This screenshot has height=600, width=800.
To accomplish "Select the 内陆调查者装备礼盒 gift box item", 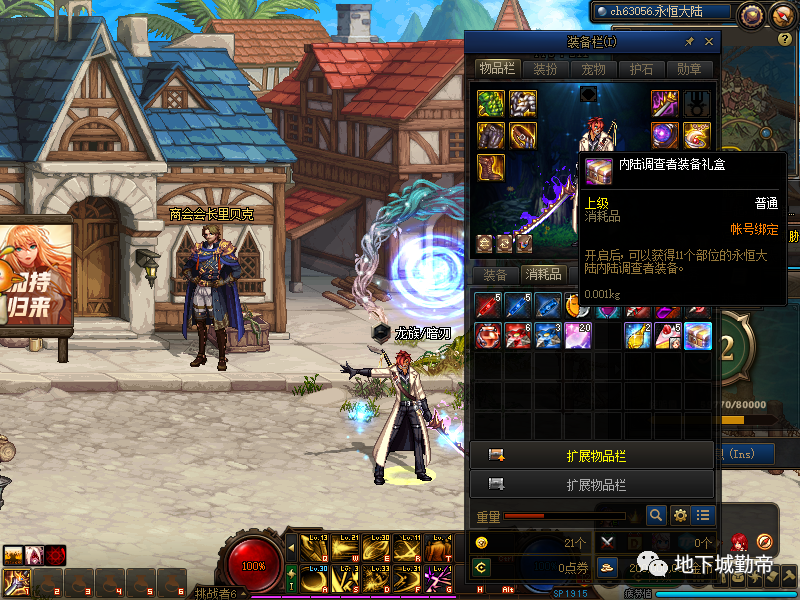I will pyautogui.click(x=698, y=336).
